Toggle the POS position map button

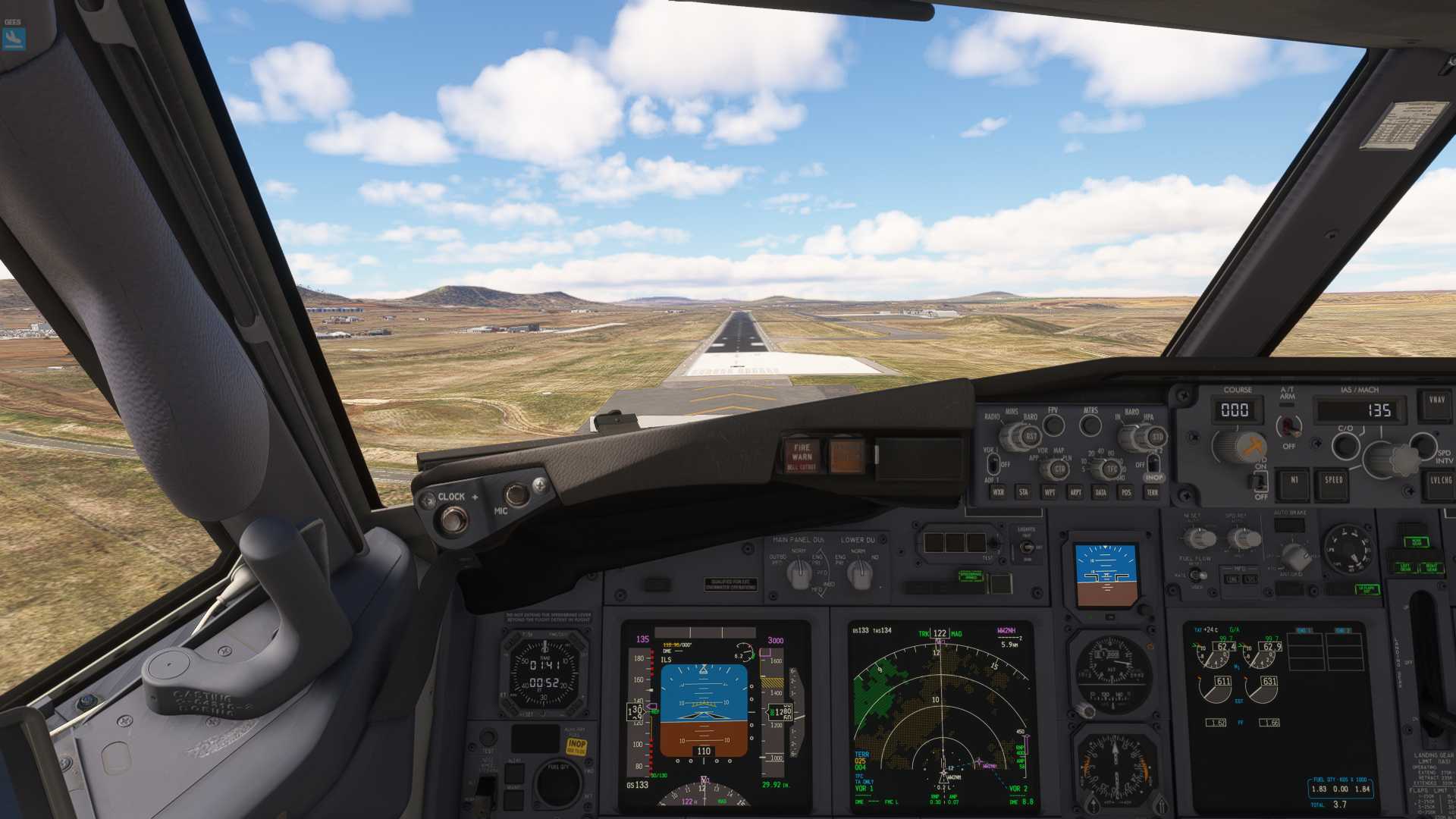tap(1126, 492)
